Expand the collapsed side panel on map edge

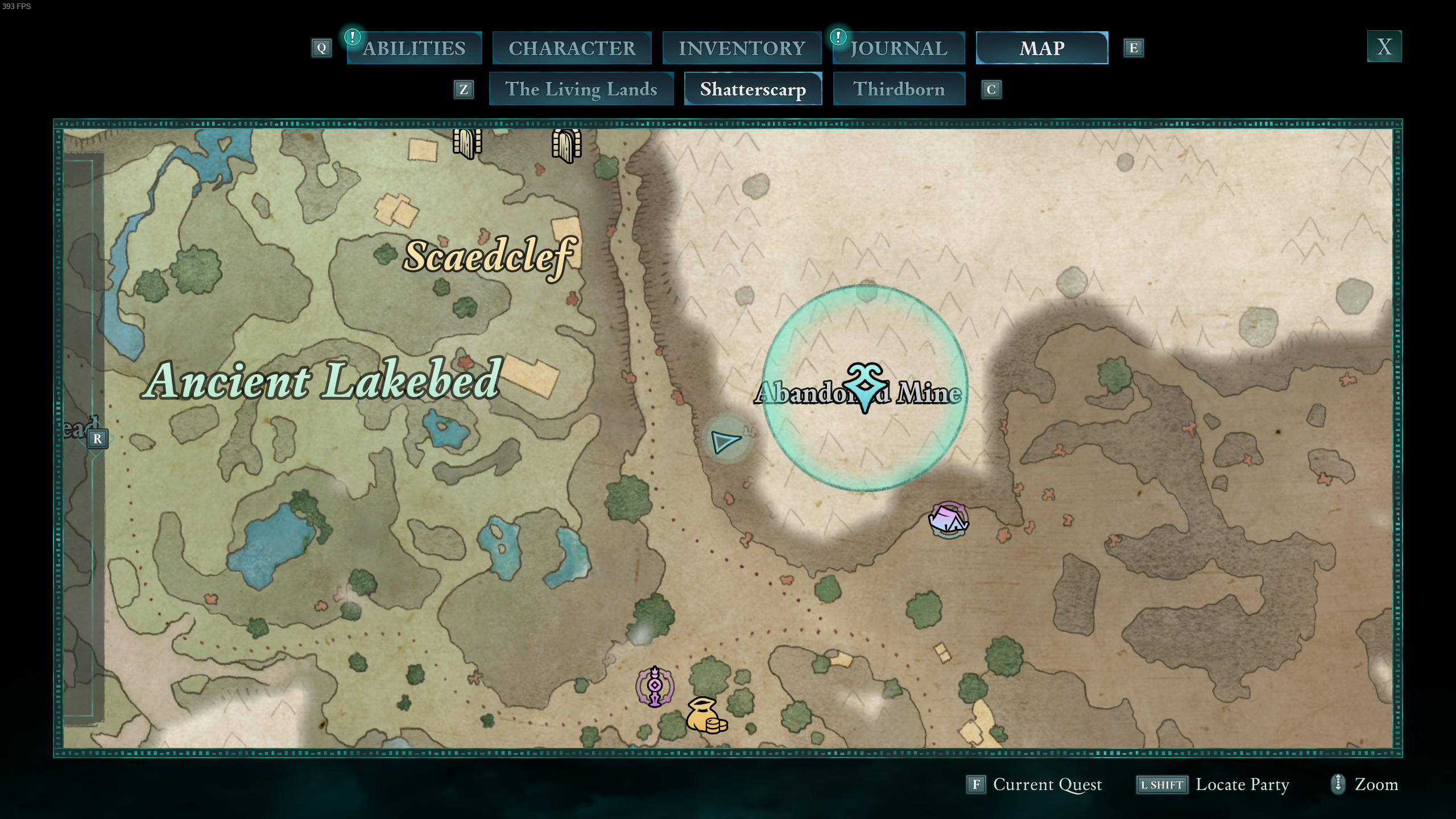[97, 439]
